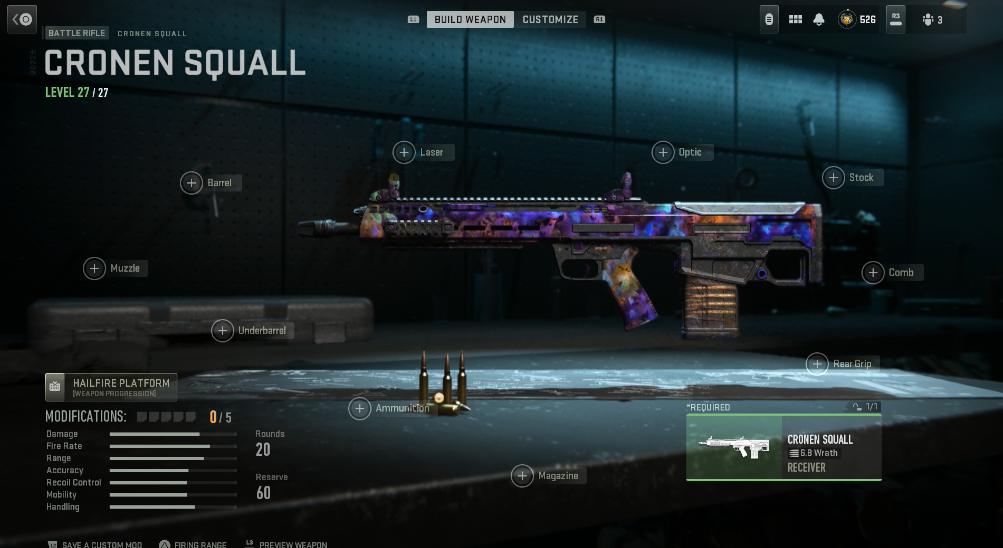
Task: Open the Rear Grip slot
Action: (817, 364)
